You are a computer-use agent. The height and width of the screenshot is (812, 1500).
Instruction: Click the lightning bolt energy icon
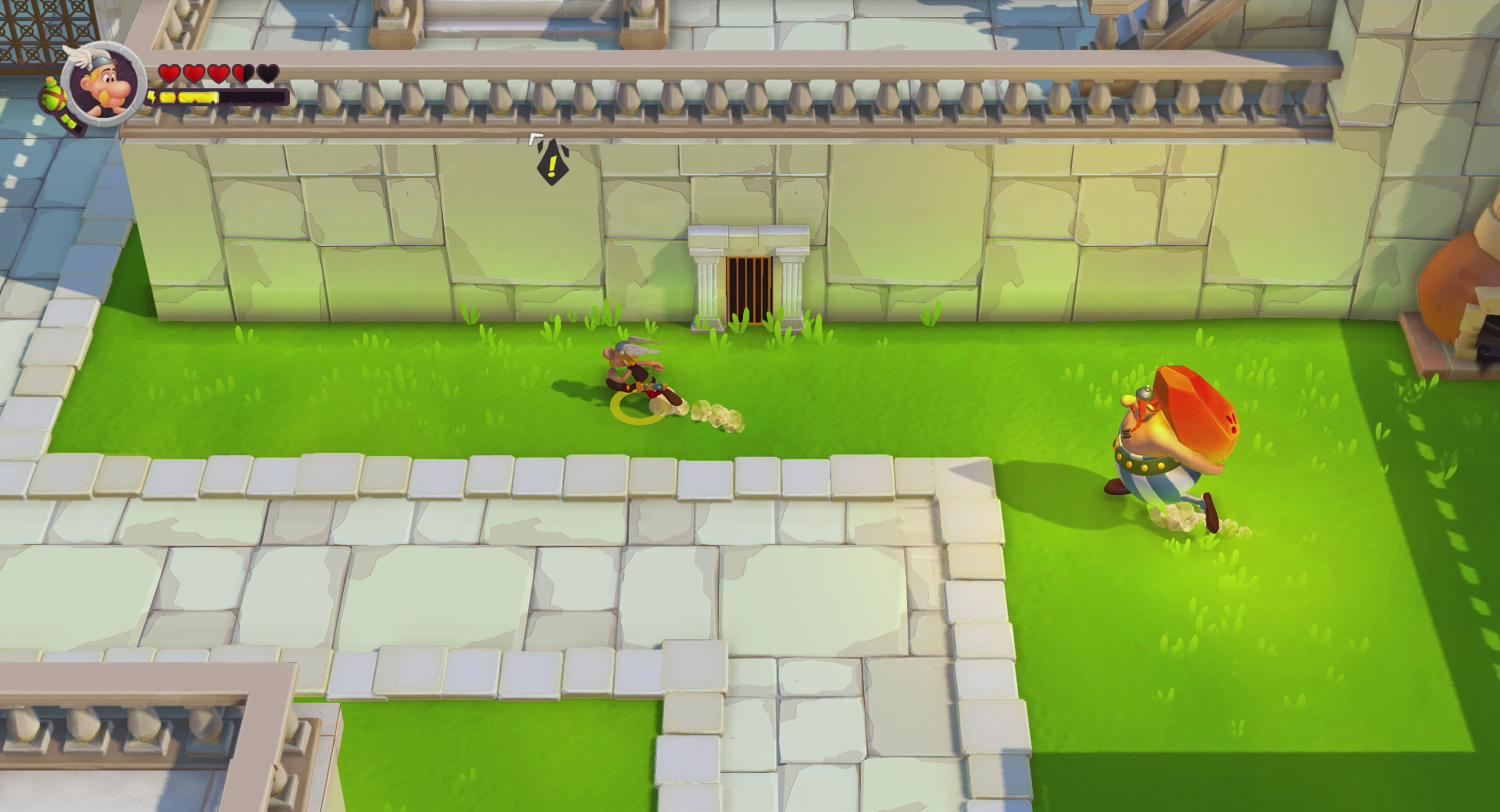tap(152, 97)
